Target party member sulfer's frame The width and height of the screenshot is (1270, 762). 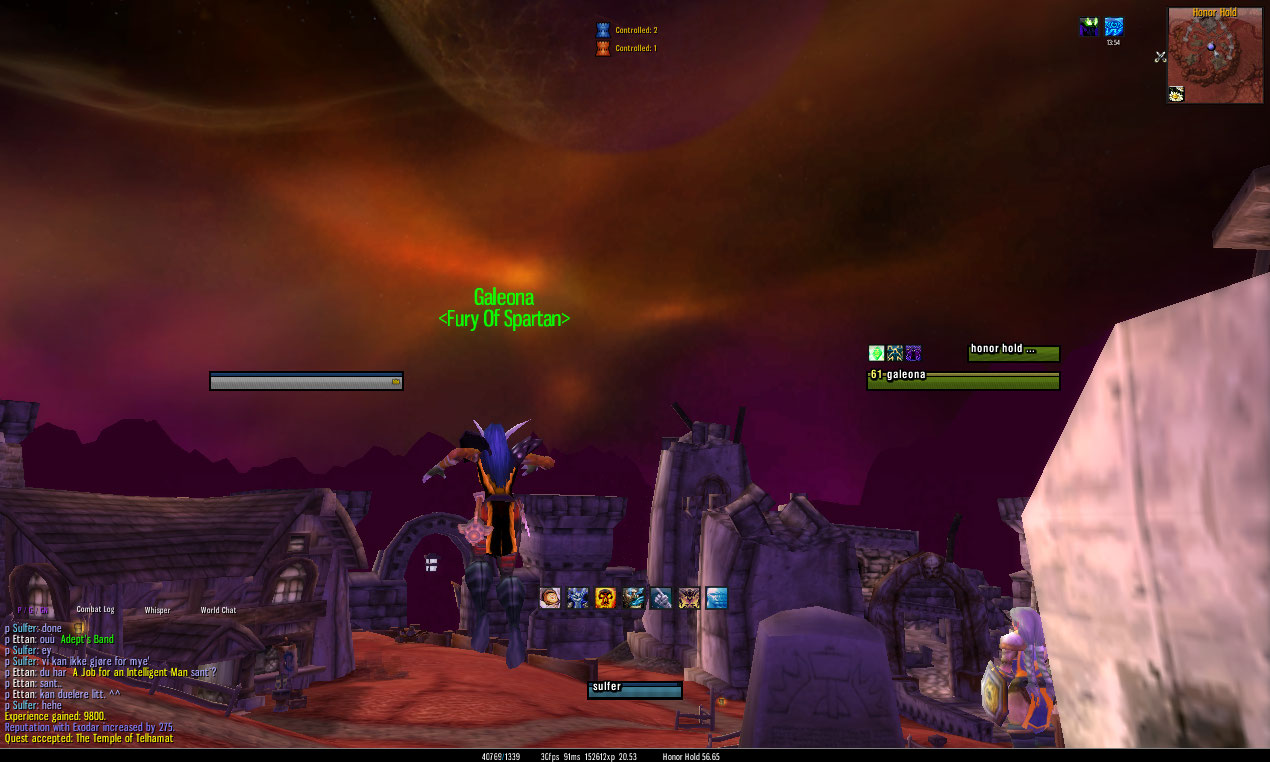pos(634,690)
